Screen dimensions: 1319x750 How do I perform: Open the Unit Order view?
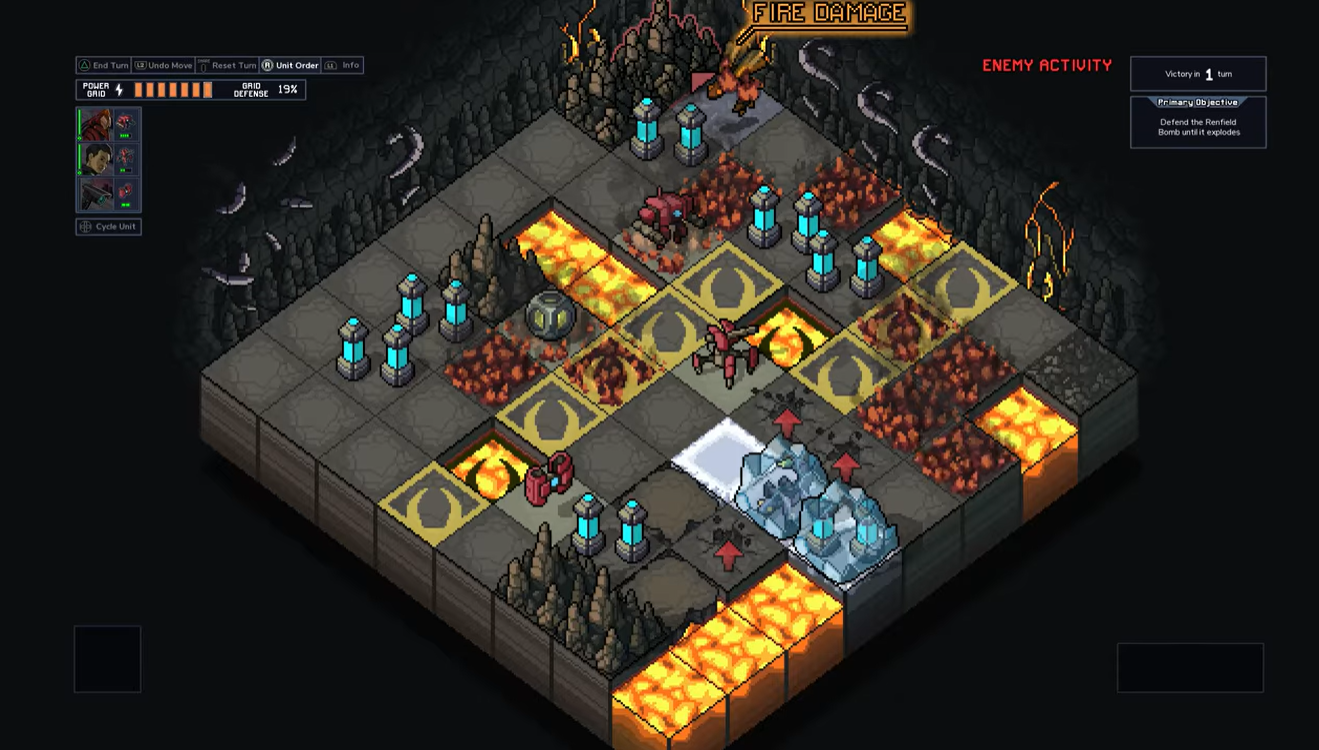(x=290, y=65)
